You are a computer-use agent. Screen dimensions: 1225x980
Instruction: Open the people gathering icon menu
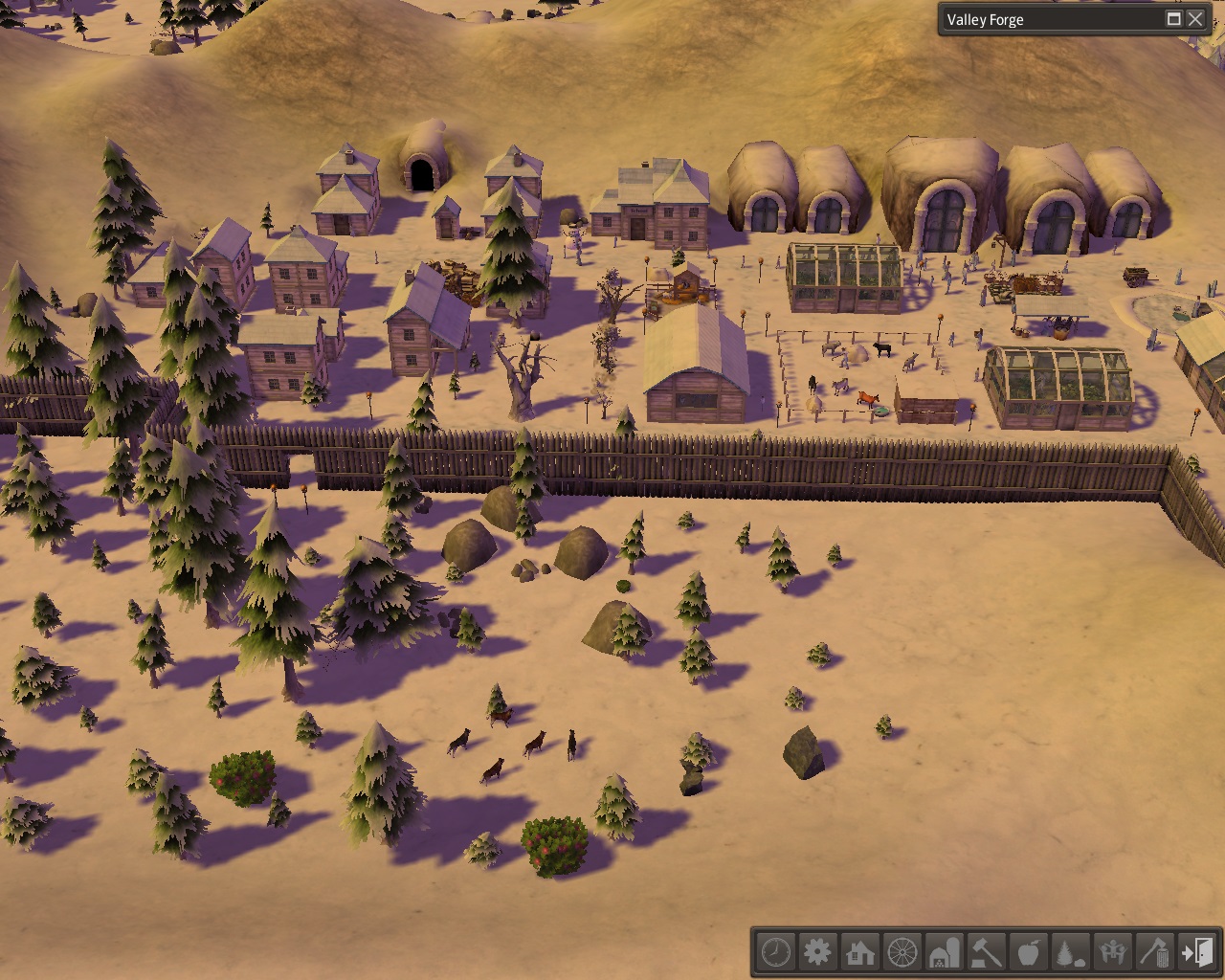1113,952
